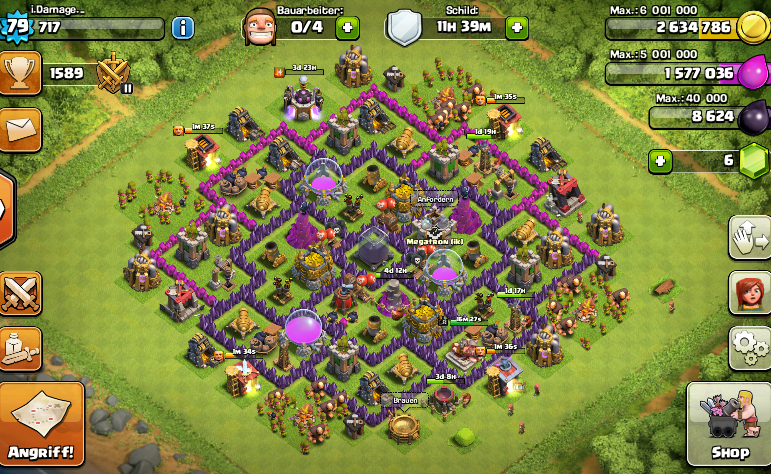View the trophy cup profile button
771x474 pixels.
tap(20, 74)
